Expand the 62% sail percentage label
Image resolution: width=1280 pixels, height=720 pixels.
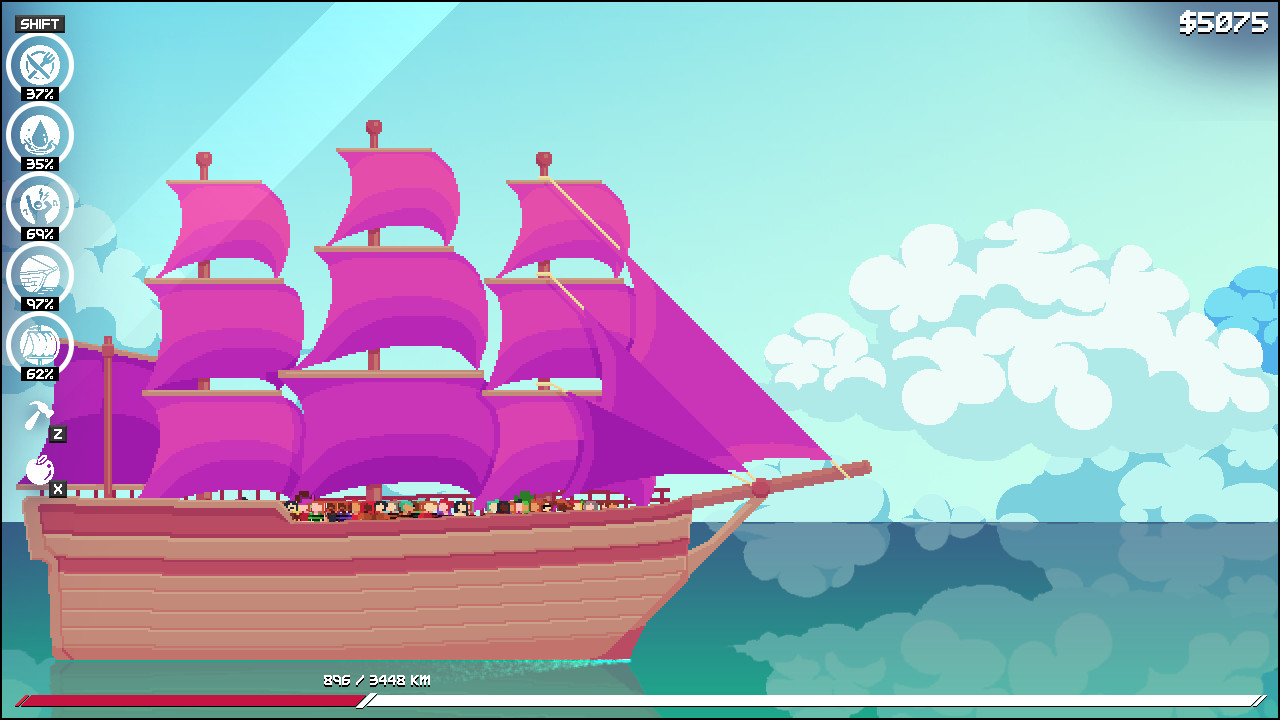[x=37, y=374]
